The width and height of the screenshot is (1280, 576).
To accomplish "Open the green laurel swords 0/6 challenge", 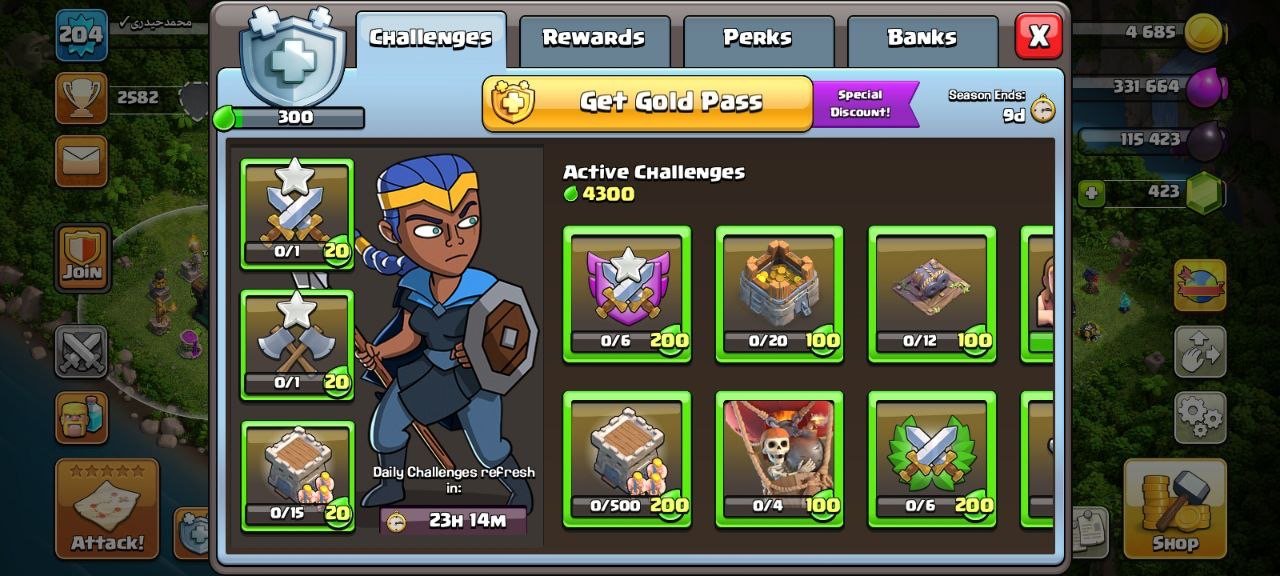I will pyautogui.click(x=931, y=458).
